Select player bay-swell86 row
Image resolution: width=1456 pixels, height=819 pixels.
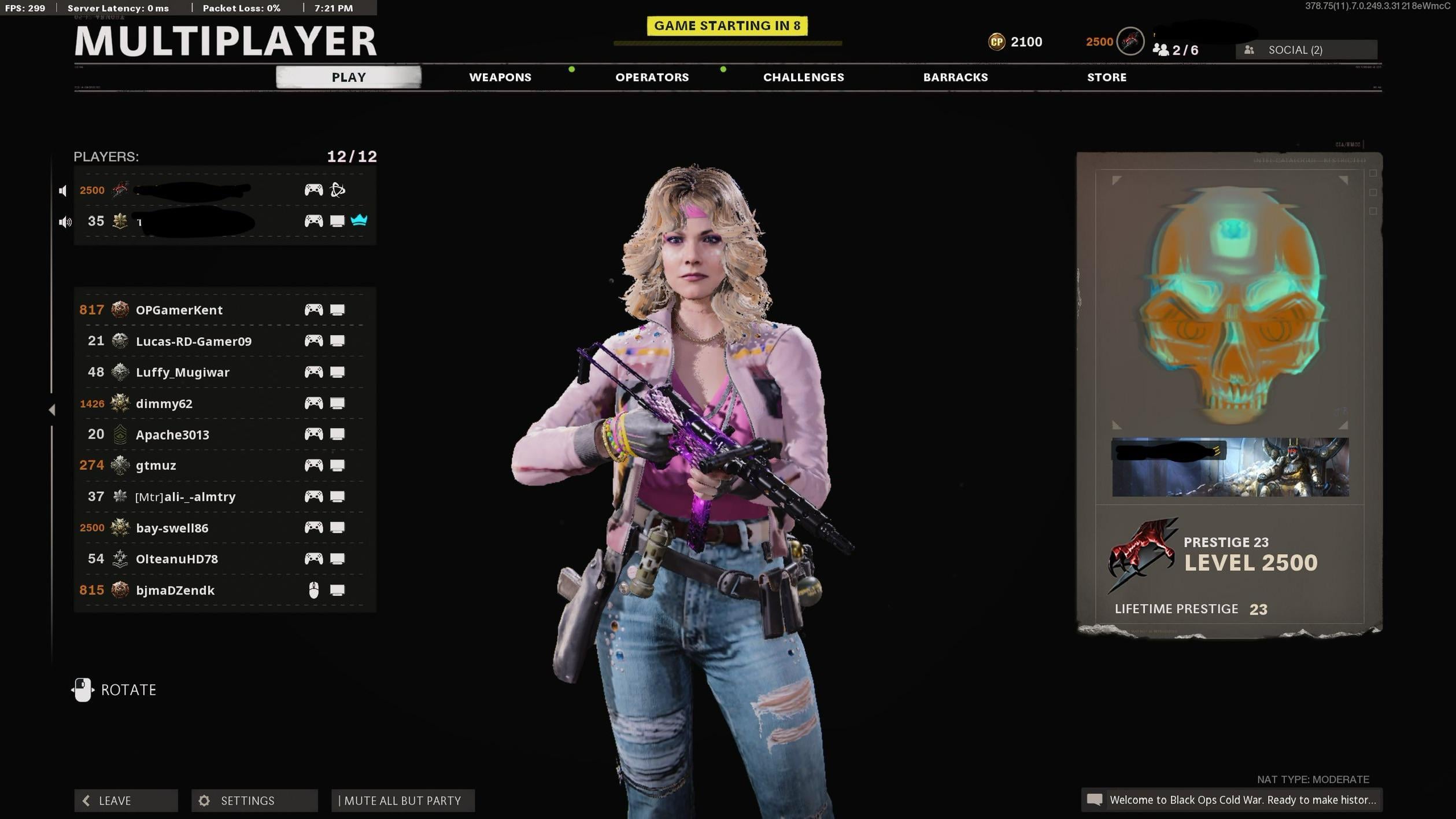[x=172, y=528]
